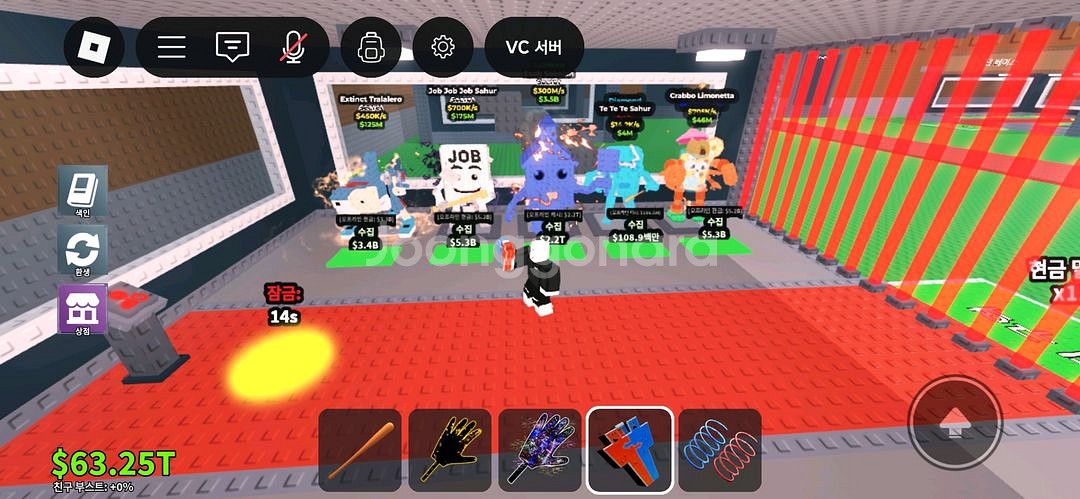Open the 색인 index book
The width and height of the screenshot is (1080, 499).
82,192
